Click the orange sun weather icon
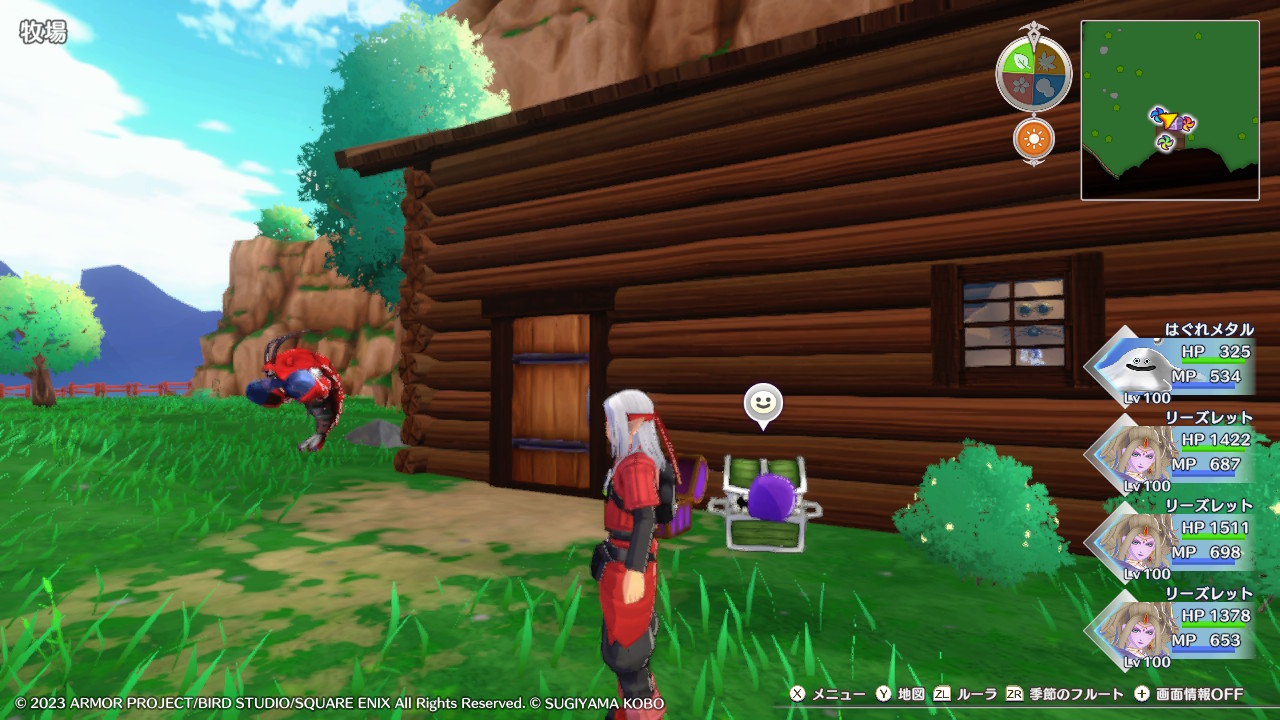Image resolution: width=1280 pixels, height=720 pixels. 1034,138
